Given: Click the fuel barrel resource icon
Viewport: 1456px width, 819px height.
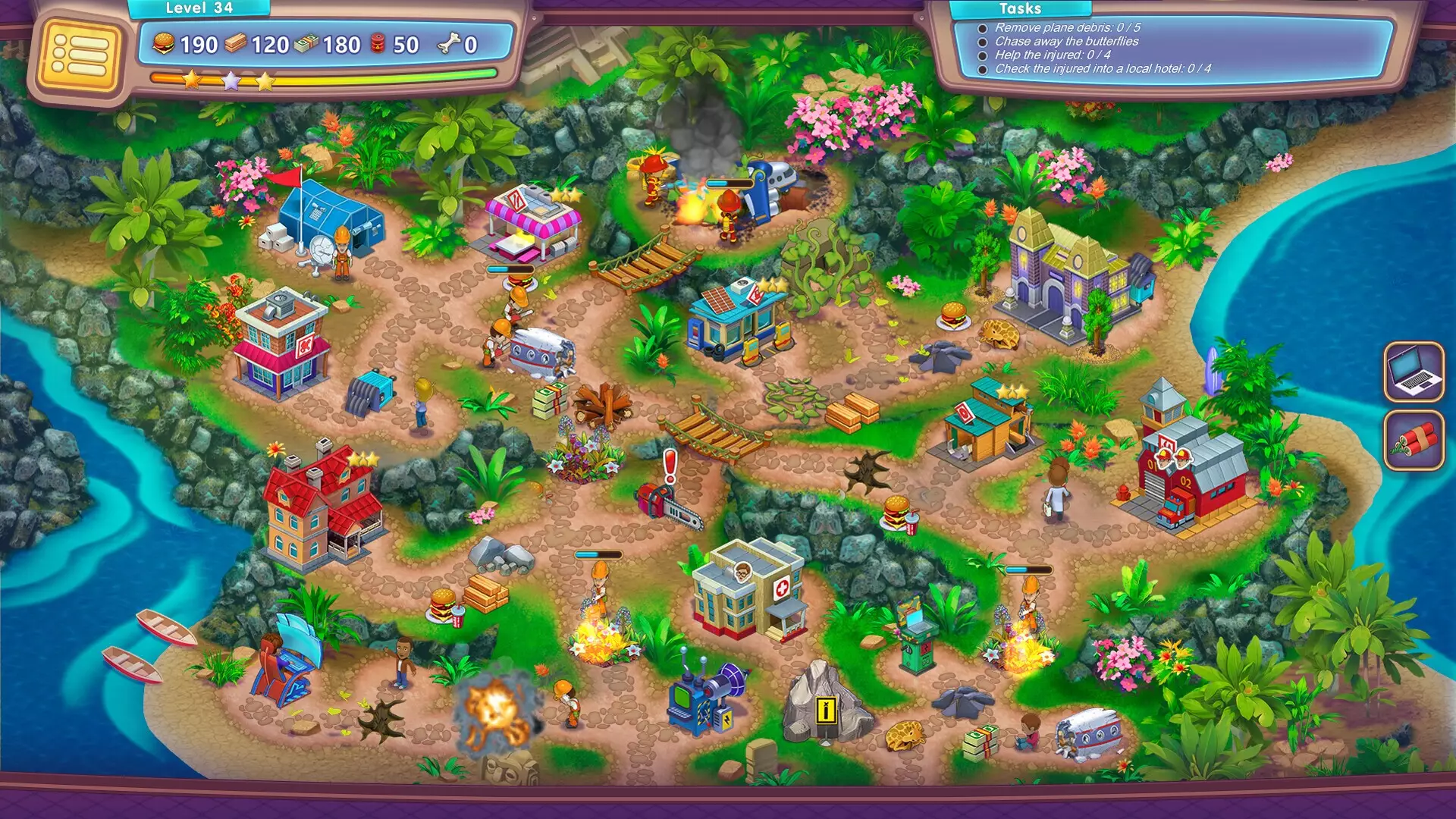Looking at the screenshot, I should point(376,43).
